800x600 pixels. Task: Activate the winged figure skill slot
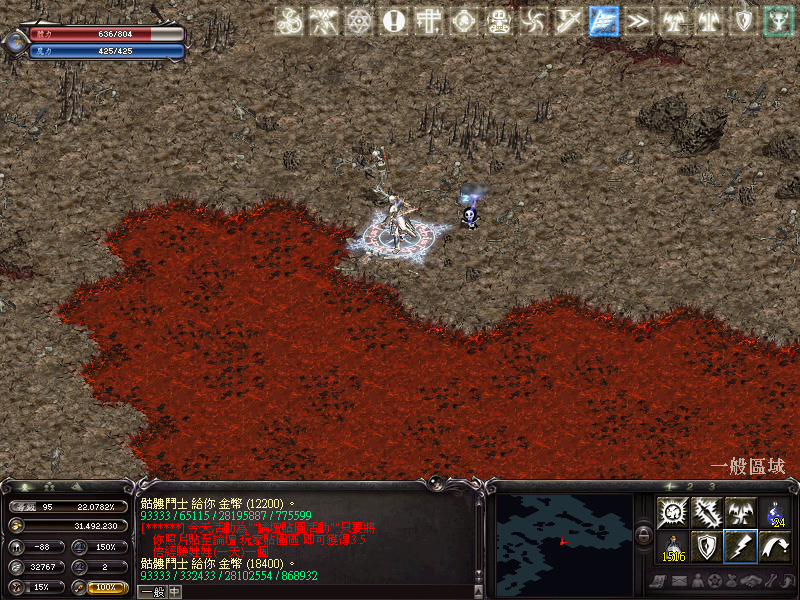[x=740, y=513]
